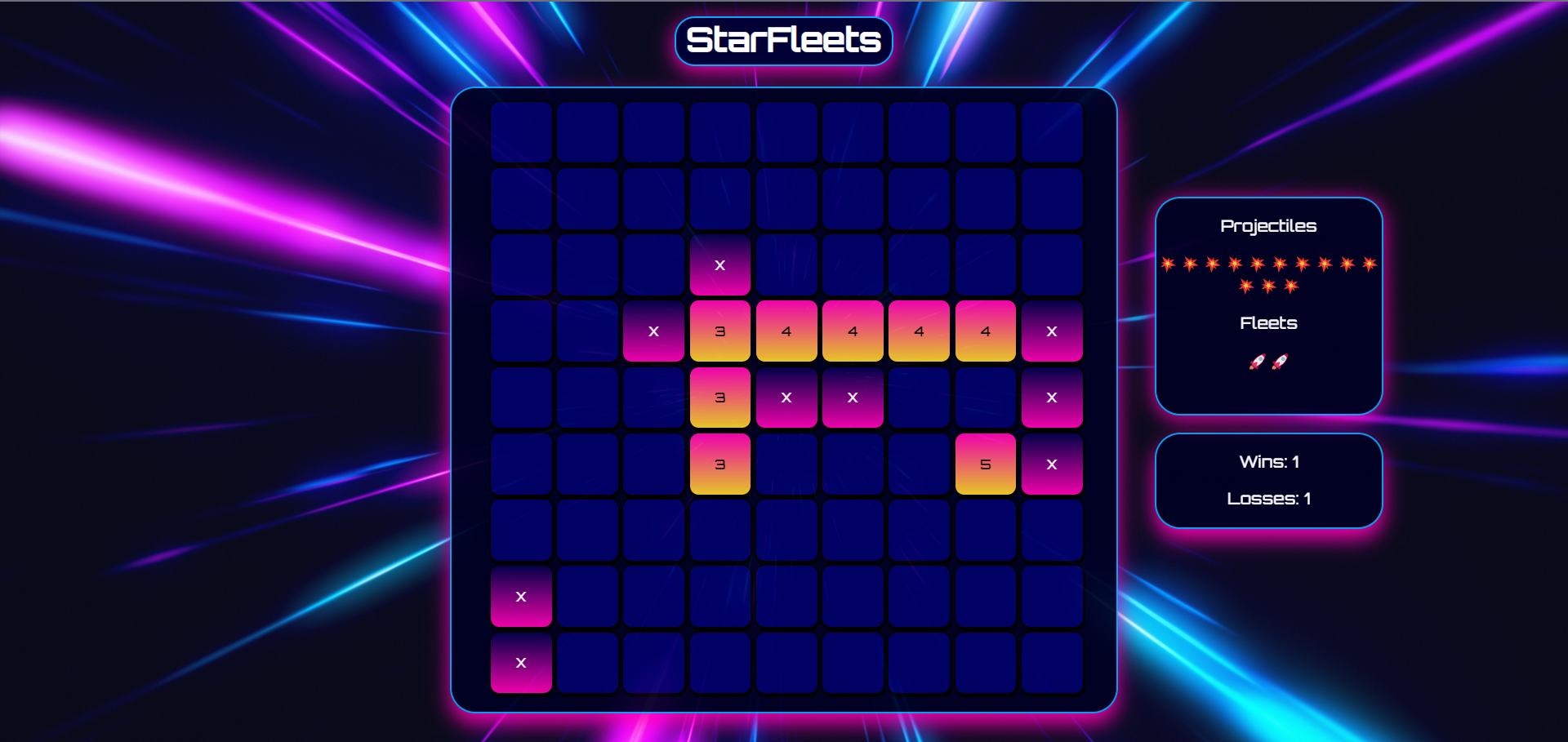Fire at the bottom-right grid cell

coord(1051,663)
